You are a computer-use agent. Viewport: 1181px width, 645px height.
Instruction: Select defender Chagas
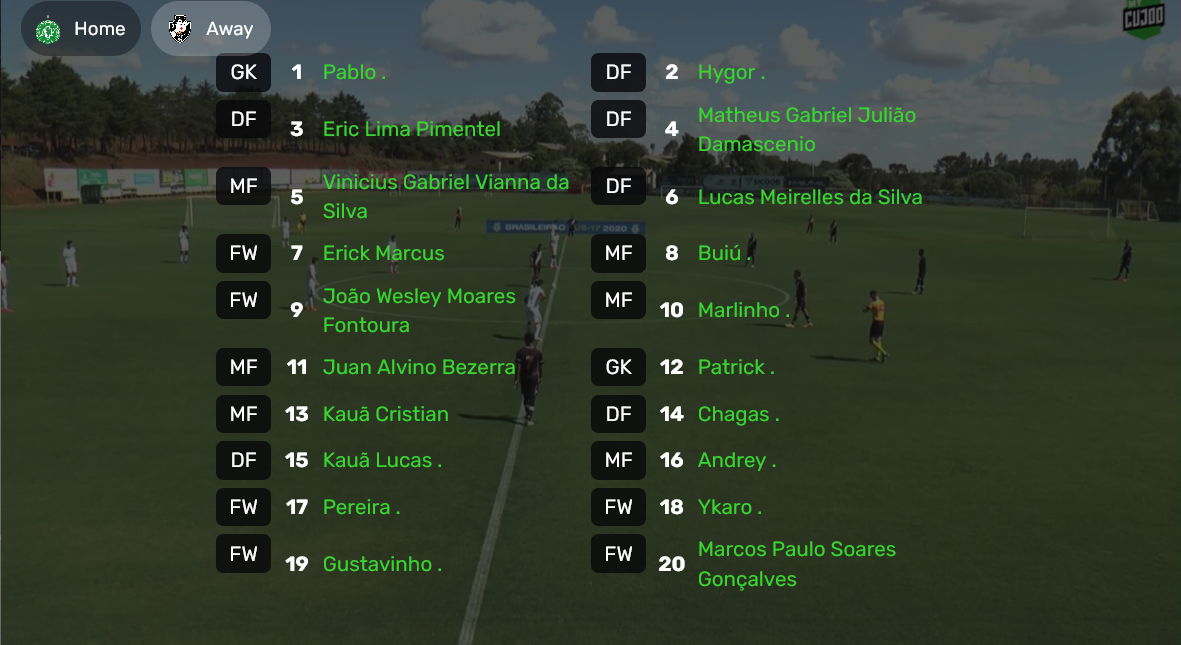click(738, 414)
